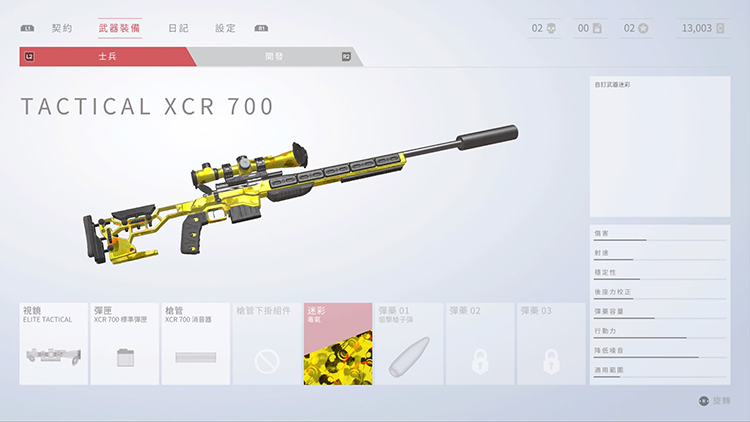This screenshot has width=750, height=422.
Task: Open the 設定 (Settings) tab
Action: coord(226,28)
